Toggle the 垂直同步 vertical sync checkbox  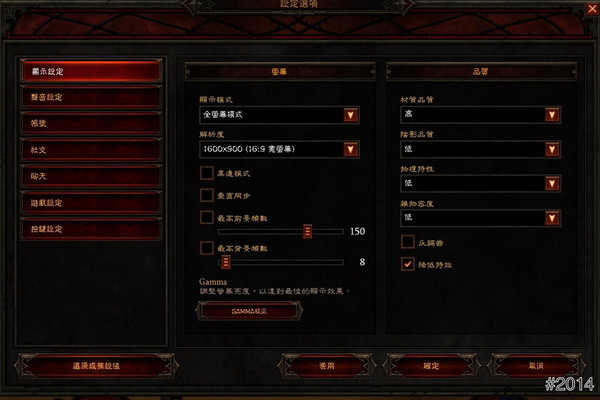pyautogui.click(x=207, y=194)
